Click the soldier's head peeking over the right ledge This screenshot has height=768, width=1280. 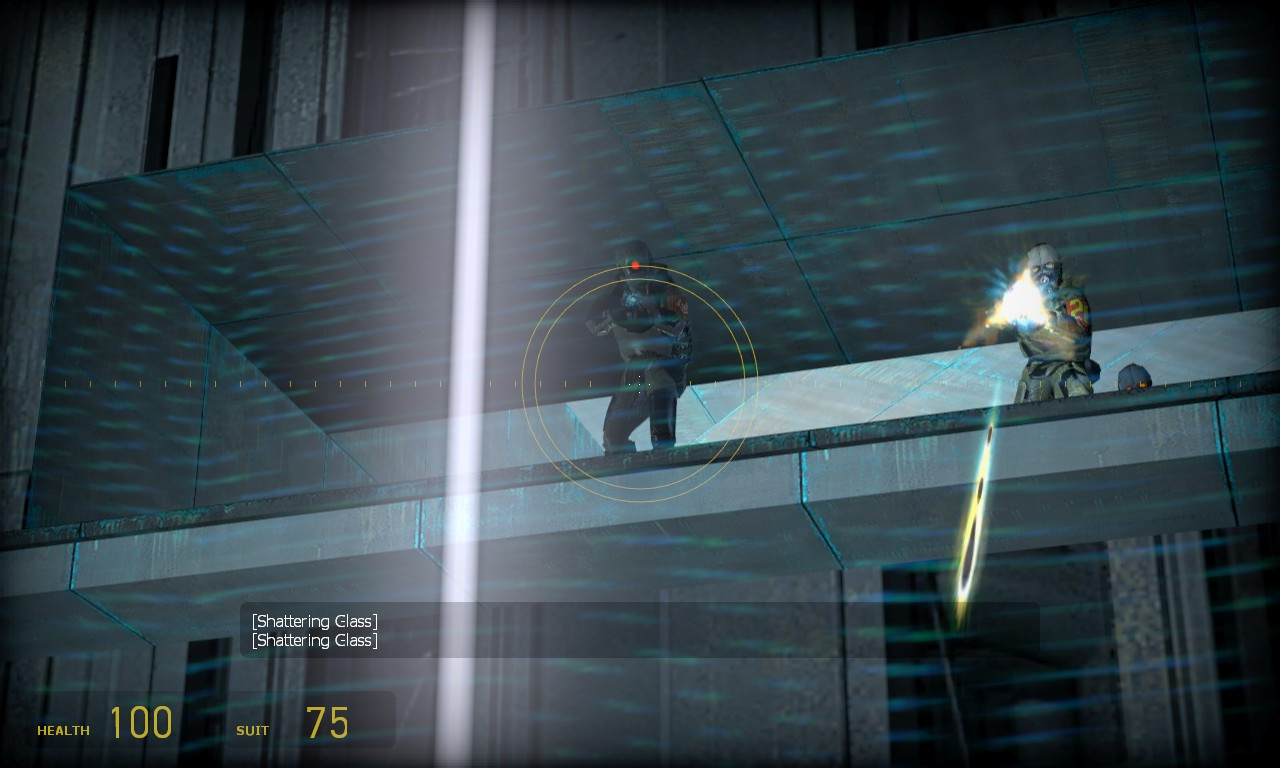[1133, 378]
